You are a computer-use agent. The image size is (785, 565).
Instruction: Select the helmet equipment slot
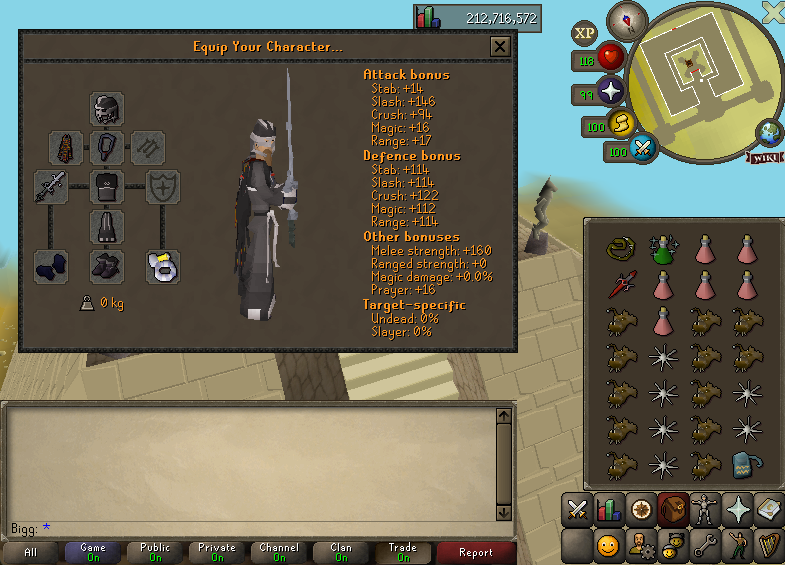pyautogui.click(x=107, y=109)
